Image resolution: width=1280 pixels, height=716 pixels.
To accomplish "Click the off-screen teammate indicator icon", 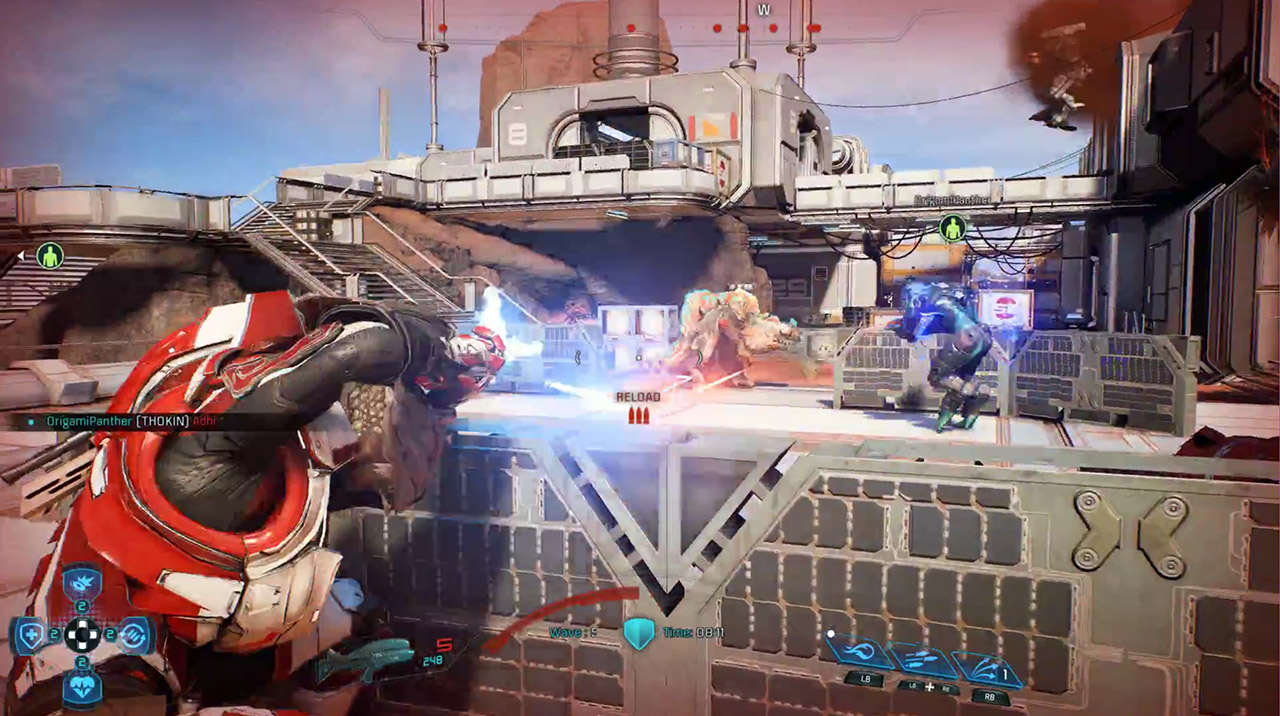I will 49,255.
